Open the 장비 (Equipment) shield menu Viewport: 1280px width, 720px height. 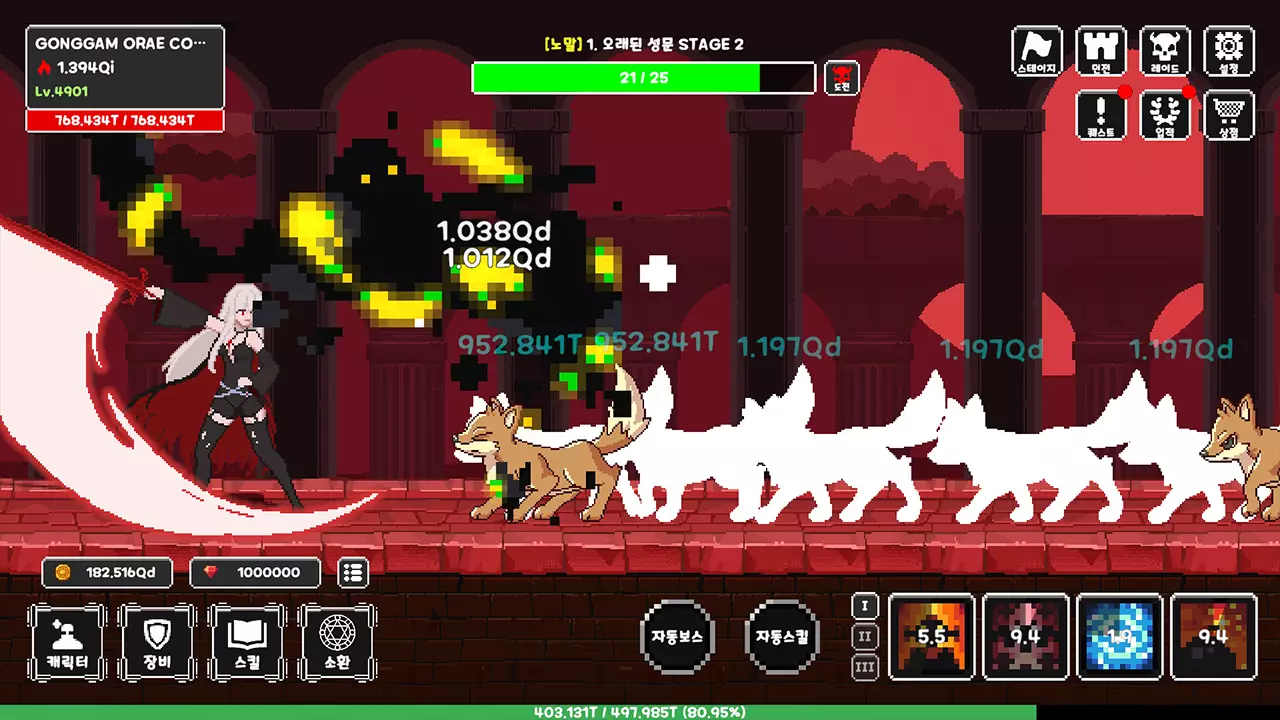157,642
